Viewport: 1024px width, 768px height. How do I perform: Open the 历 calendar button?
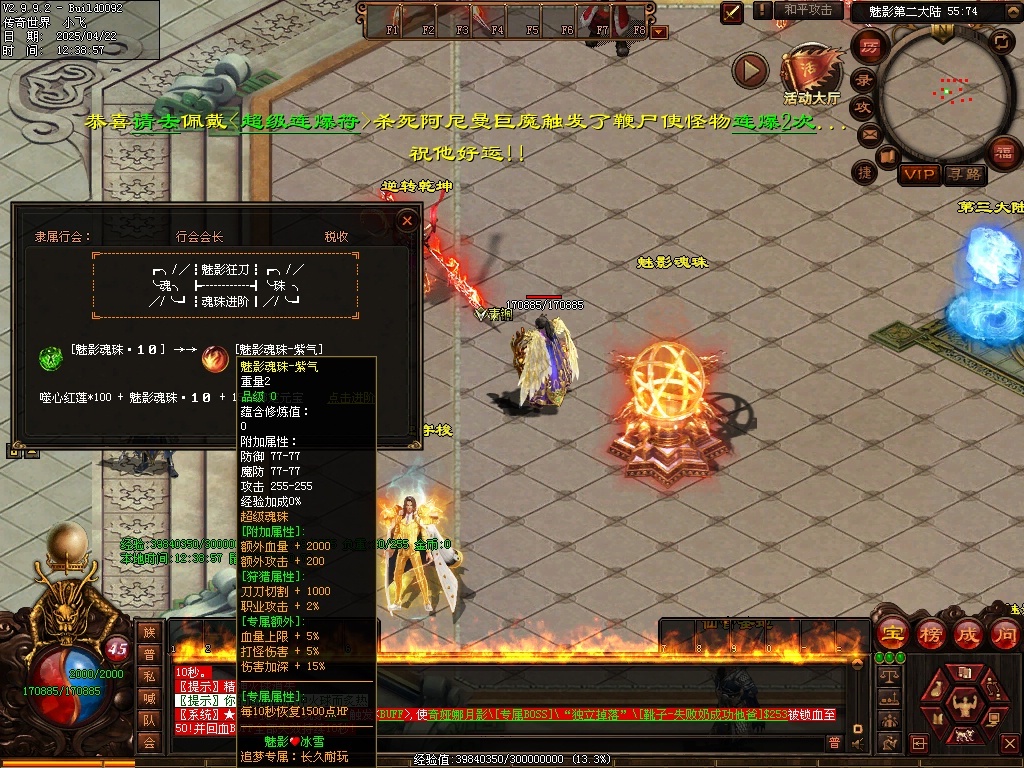[870, 46]
